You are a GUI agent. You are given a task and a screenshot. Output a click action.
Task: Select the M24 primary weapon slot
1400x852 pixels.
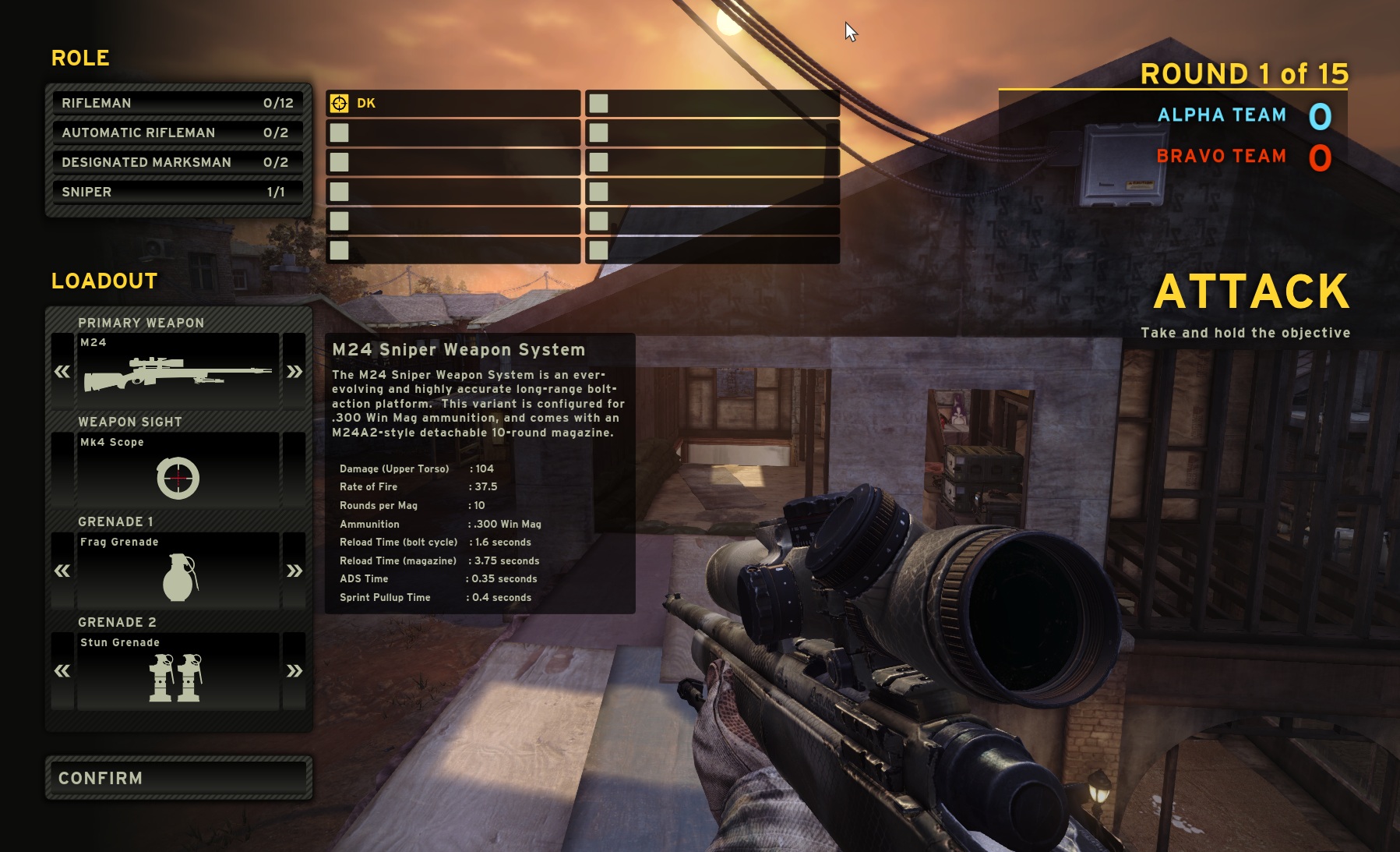pos(178,371)
